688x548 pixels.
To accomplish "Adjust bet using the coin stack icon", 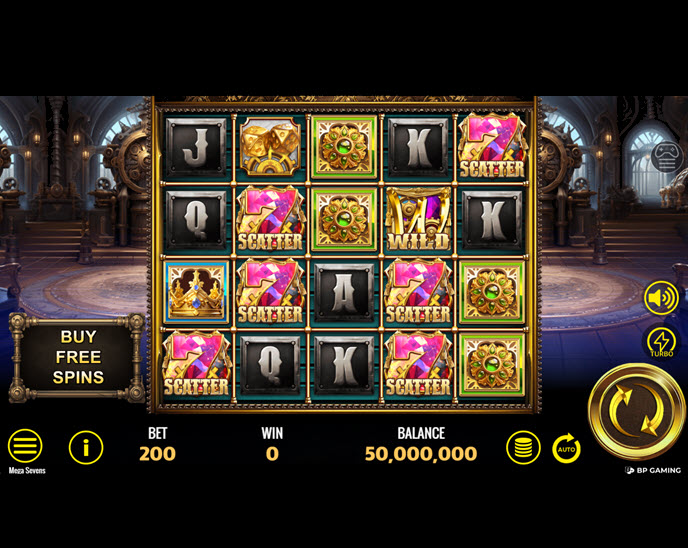I will [x=522, y=447].
